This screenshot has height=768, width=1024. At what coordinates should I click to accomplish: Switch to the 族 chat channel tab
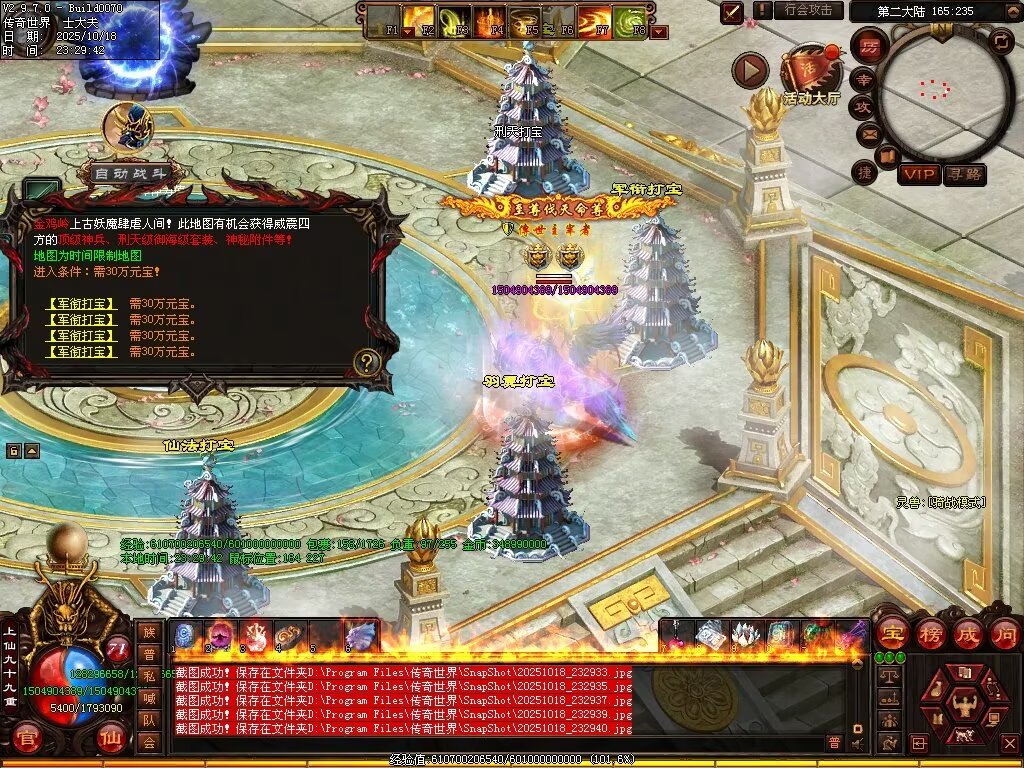[x=149, y=632]
